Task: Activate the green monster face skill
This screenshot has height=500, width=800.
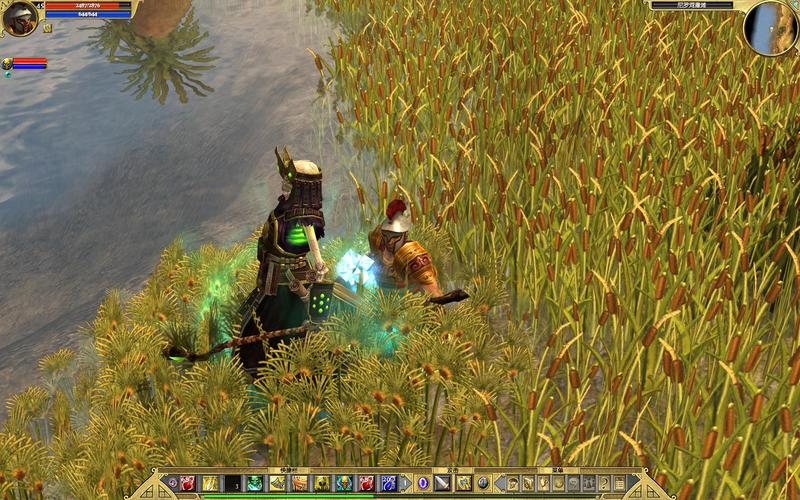Action: click(x=254, y=483)
